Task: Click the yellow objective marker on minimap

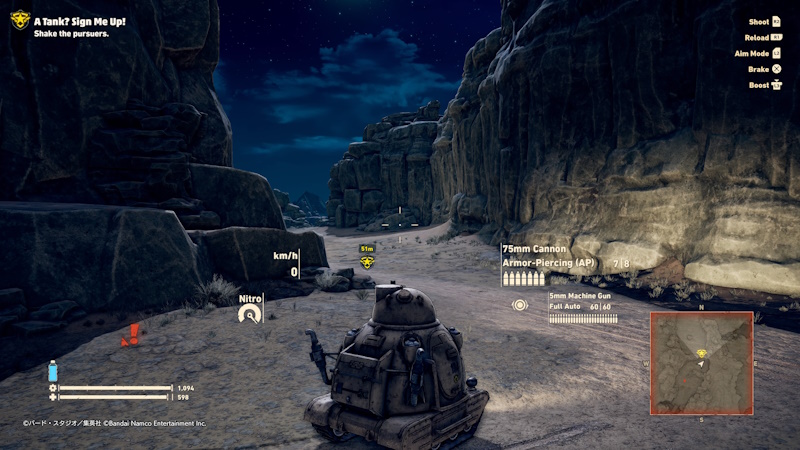Action: [702, 353]
